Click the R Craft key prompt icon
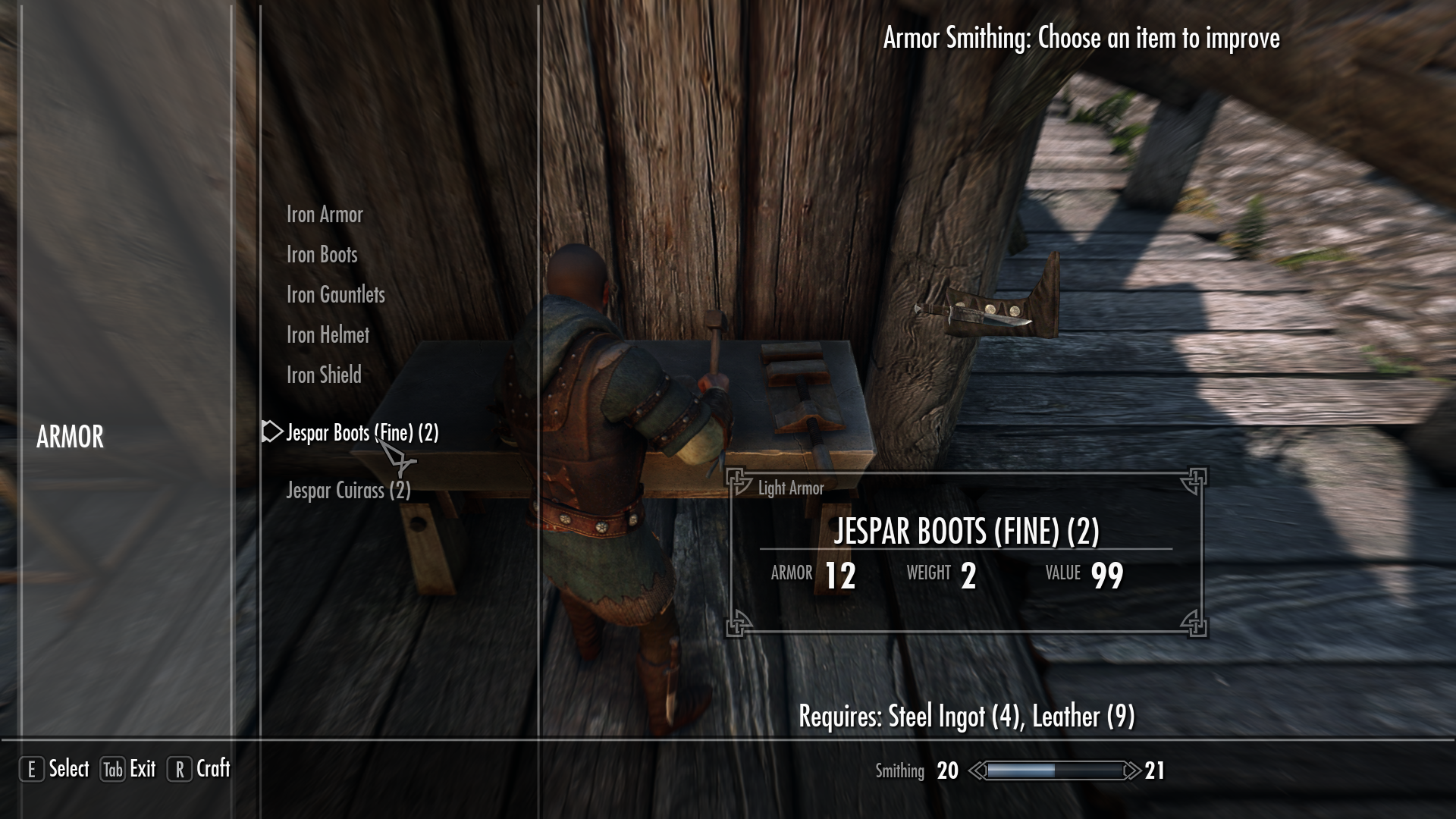This screenshot has width=1456, height=819. [179, 769]
